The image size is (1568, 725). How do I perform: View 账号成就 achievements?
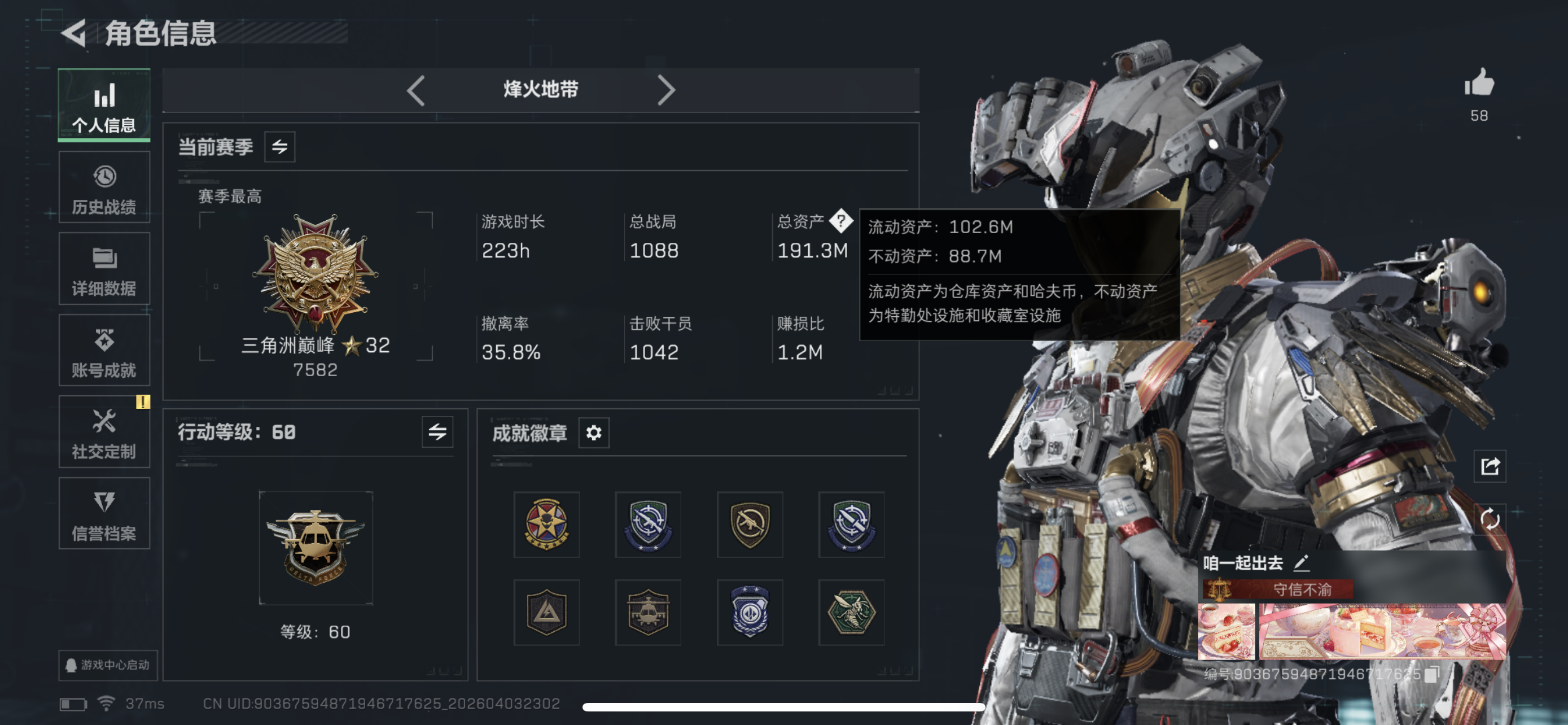tap(104, 350)
